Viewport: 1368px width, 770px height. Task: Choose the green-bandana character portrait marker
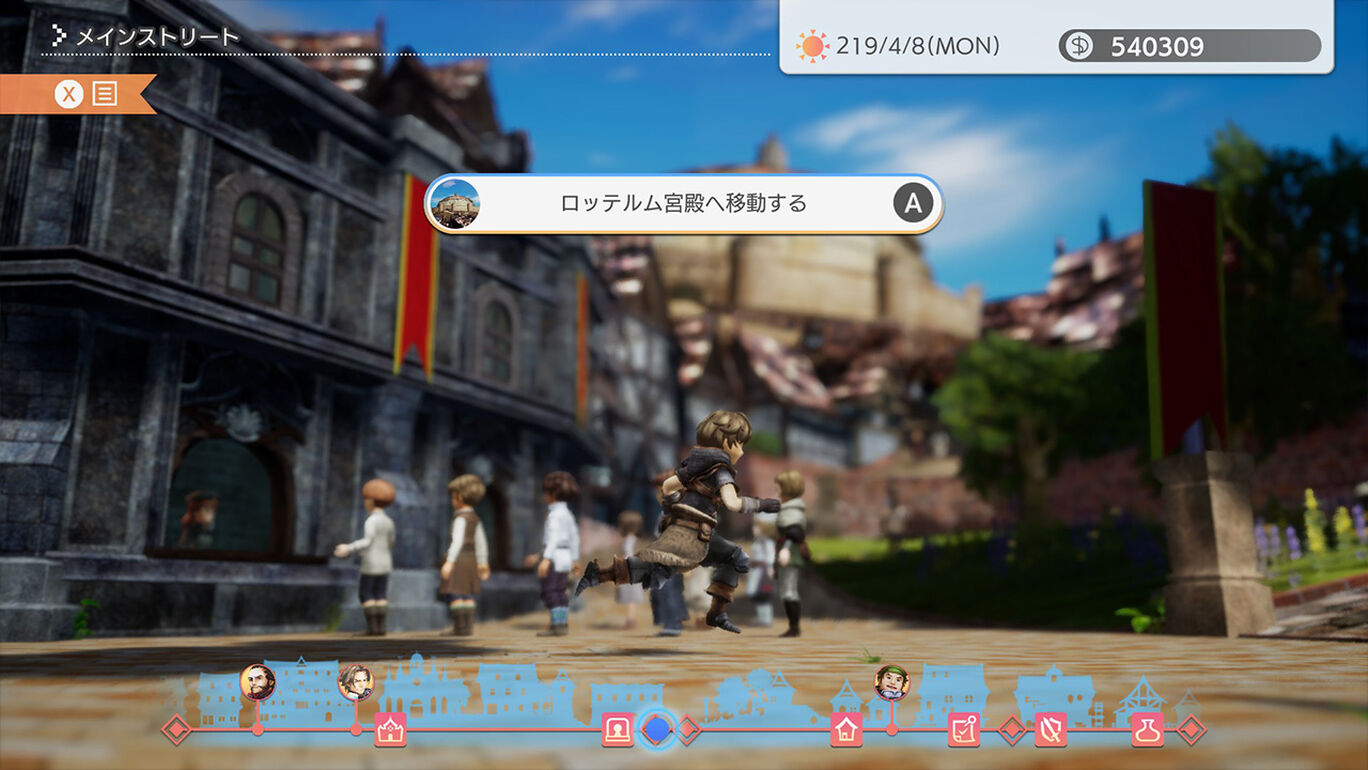(891, 682)
